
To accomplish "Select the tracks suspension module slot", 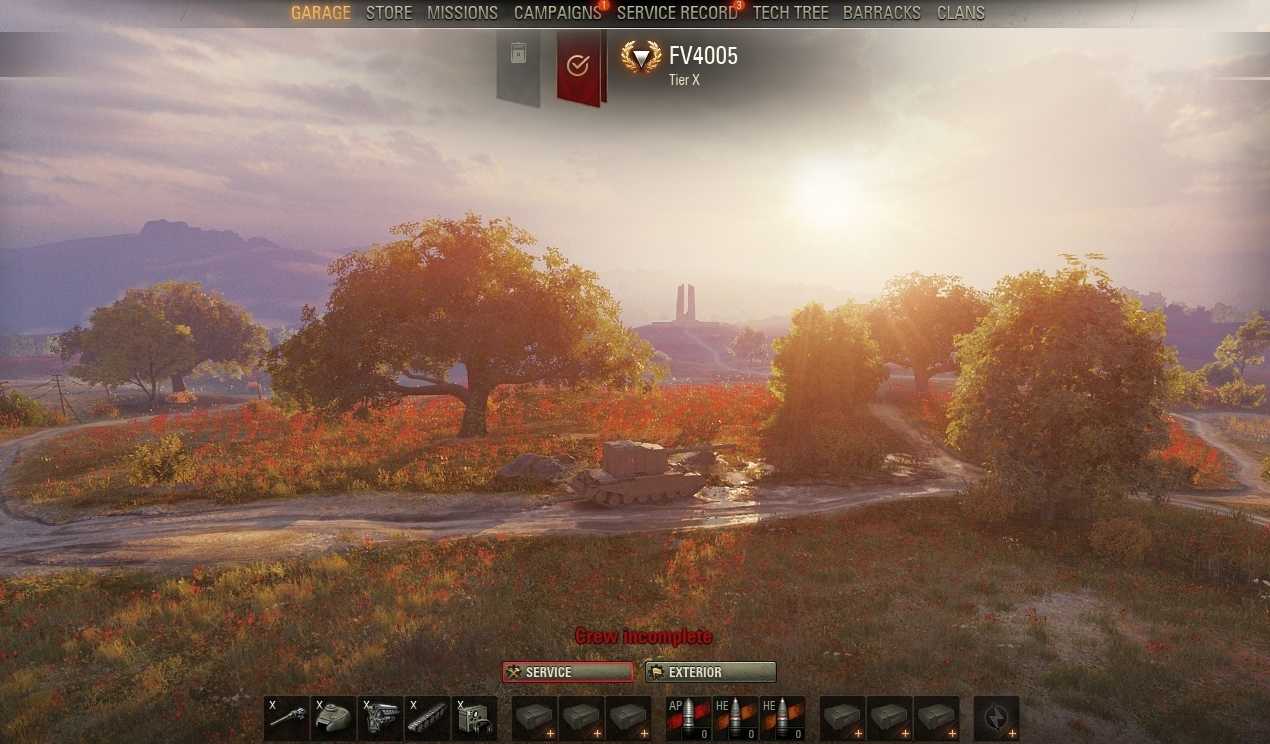I will coord(427,718).
